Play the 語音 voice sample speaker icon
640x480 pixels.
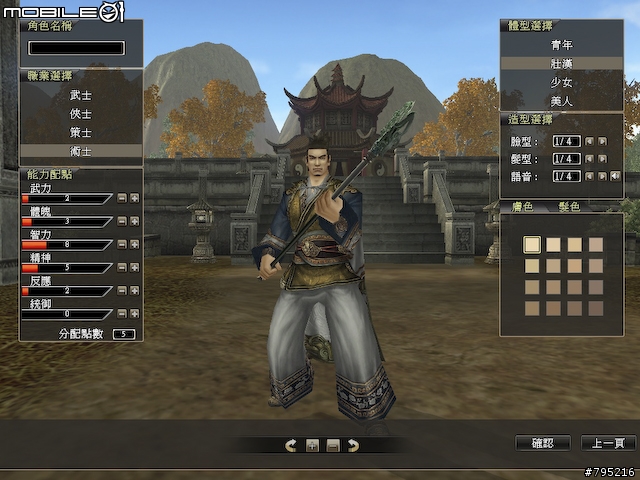coord(616,176)
